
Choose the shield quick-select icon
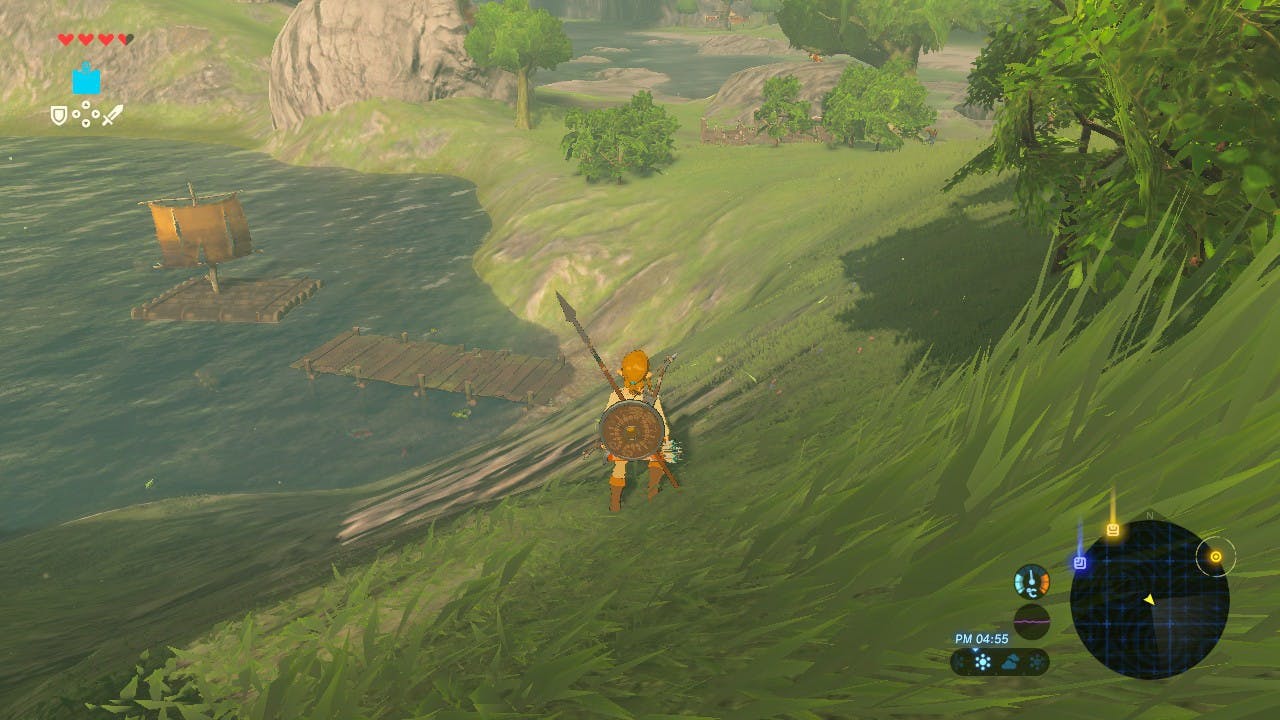coord(59,116)
